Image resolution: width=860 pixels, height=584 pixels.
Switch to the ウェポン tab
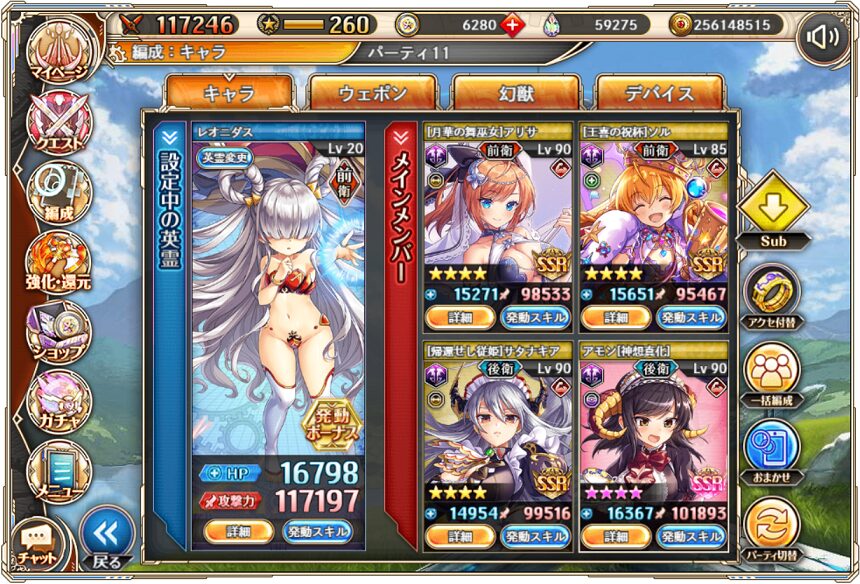(372, 94)
